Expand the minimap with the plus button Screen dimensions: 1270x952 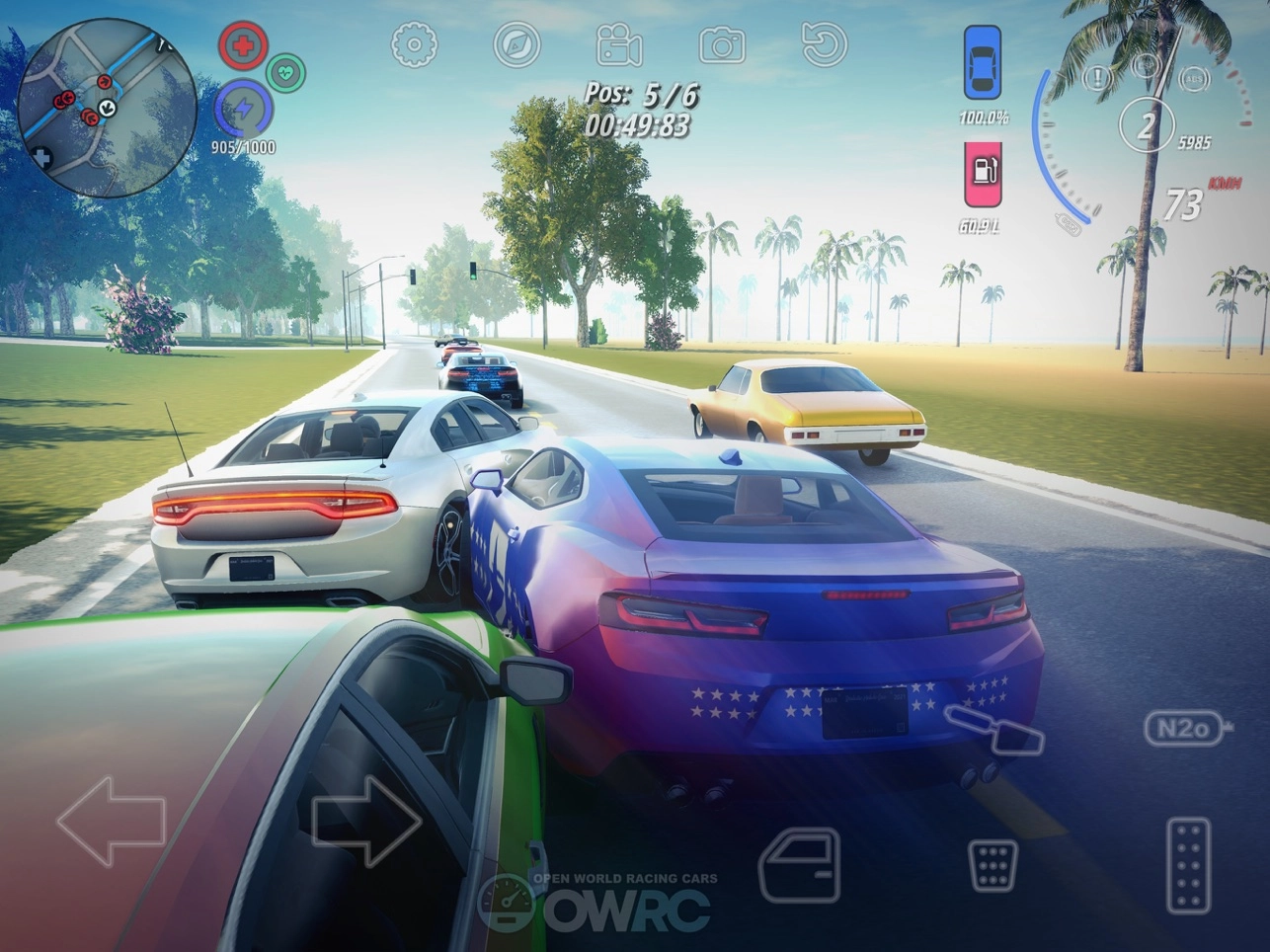coord(41,155)
